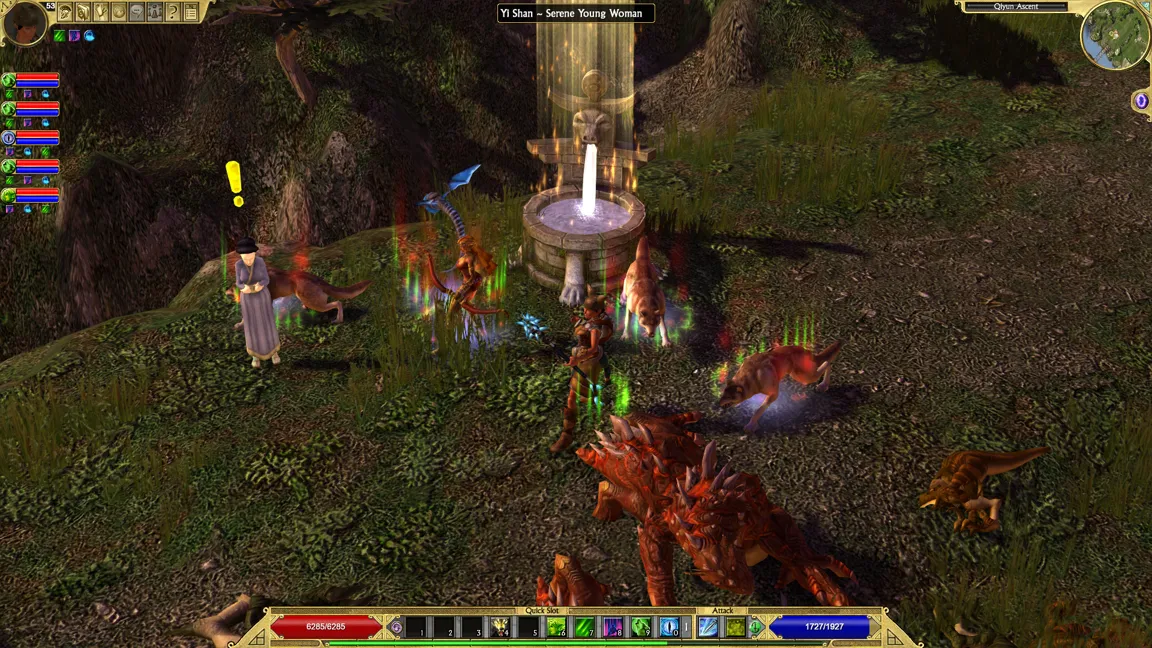The image size is (1152, 648).
Task: Click the circular minimap
Action: point(1114,36)
